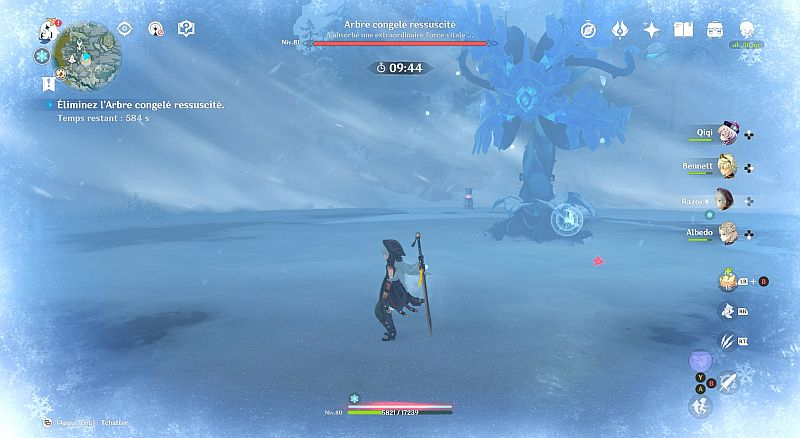Open the character screen head icon
800x438 pixels.
point(747,30)
